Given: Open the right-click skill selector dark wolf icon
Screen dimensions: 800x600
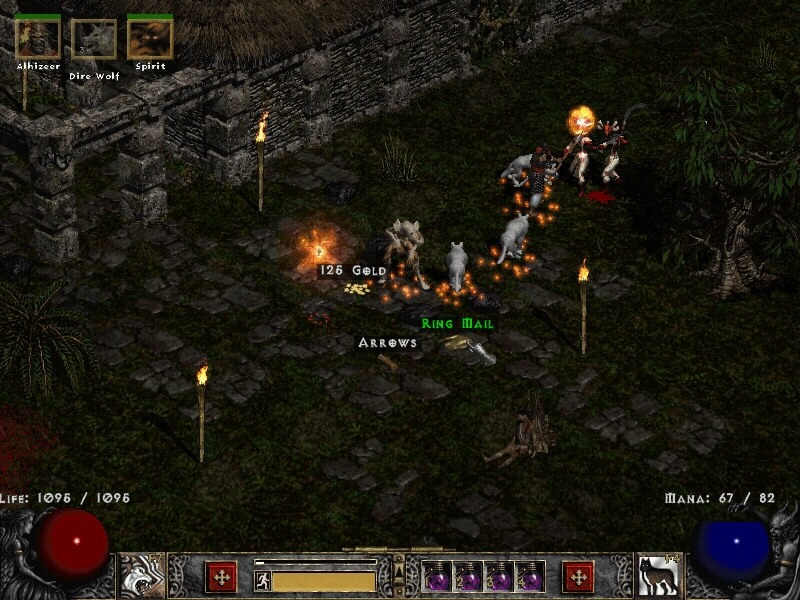Looking at the screenshot, I should (x=659, y=575).
